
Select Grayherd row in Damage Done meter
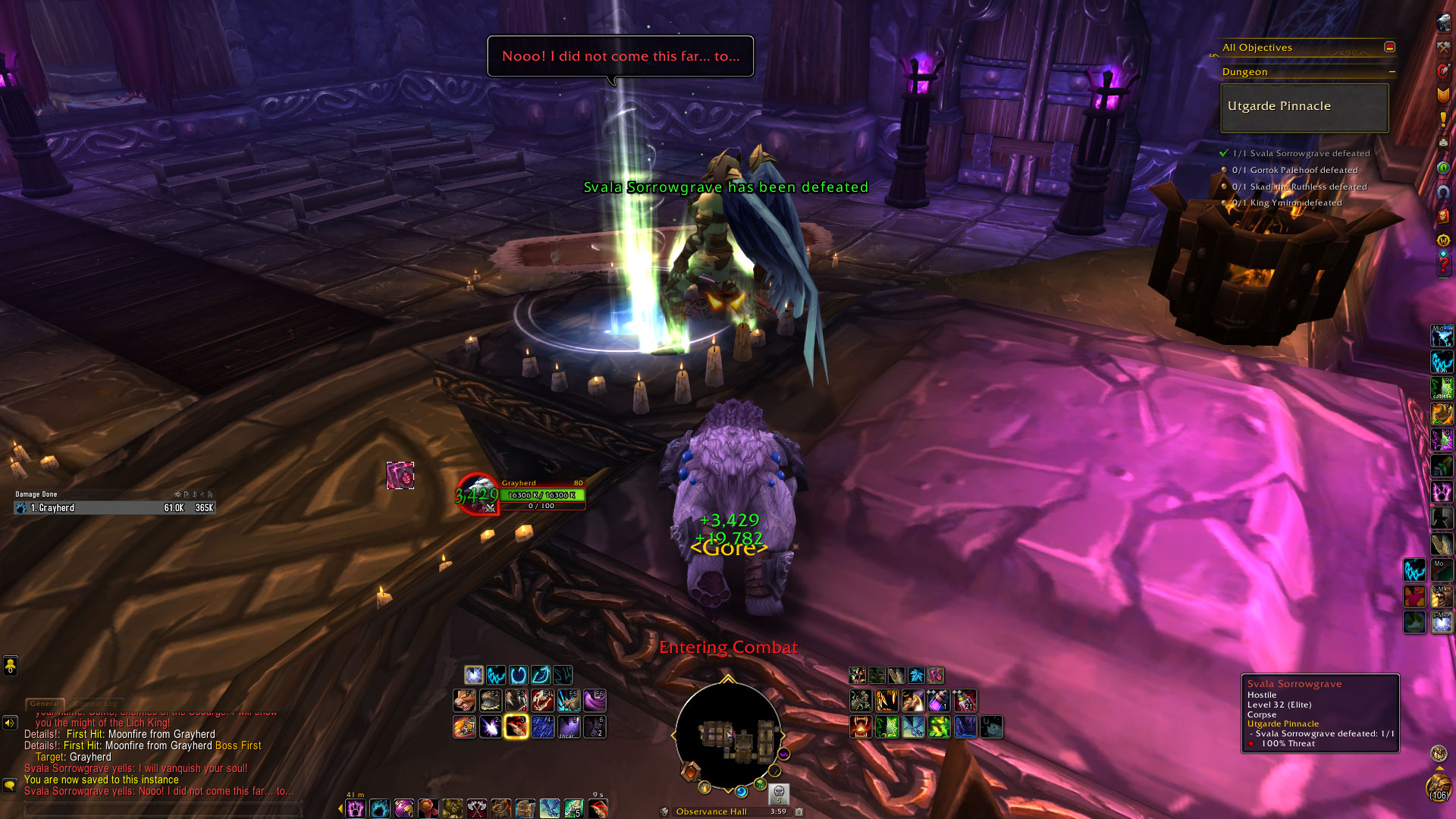coord(114,508)
